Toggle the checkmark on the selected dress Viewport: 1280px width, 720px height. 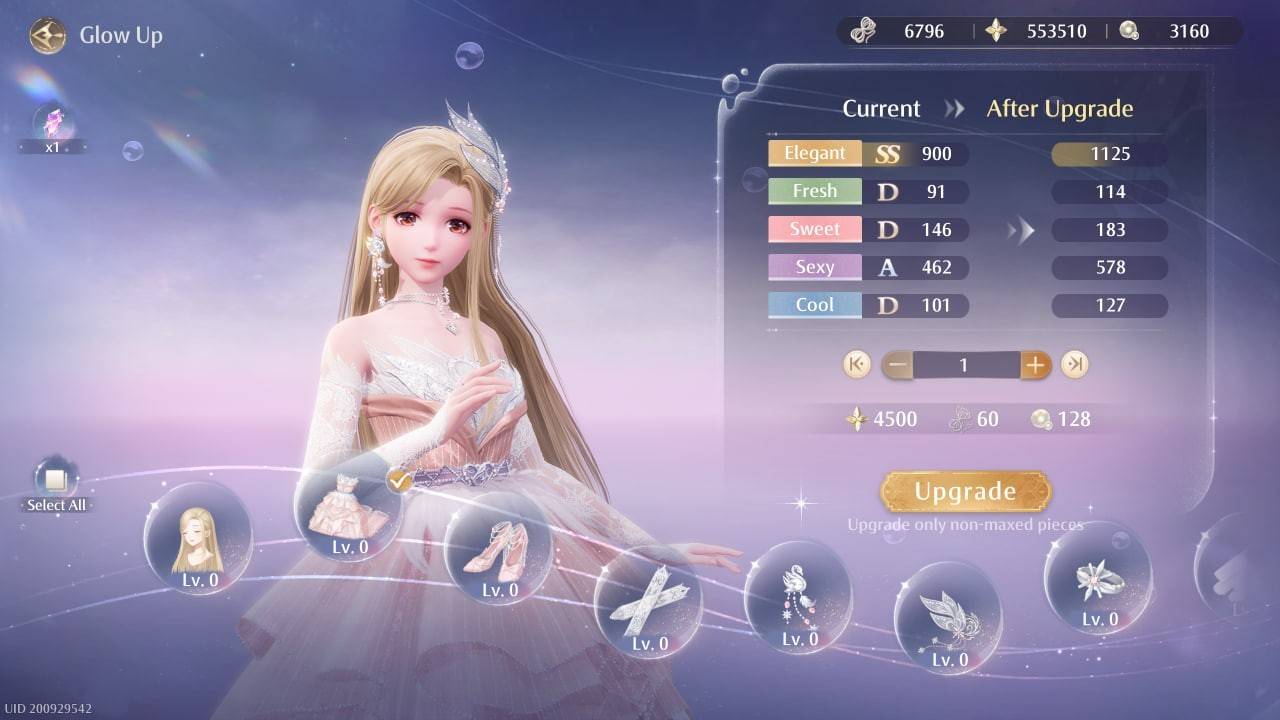[x=397, y=481]
